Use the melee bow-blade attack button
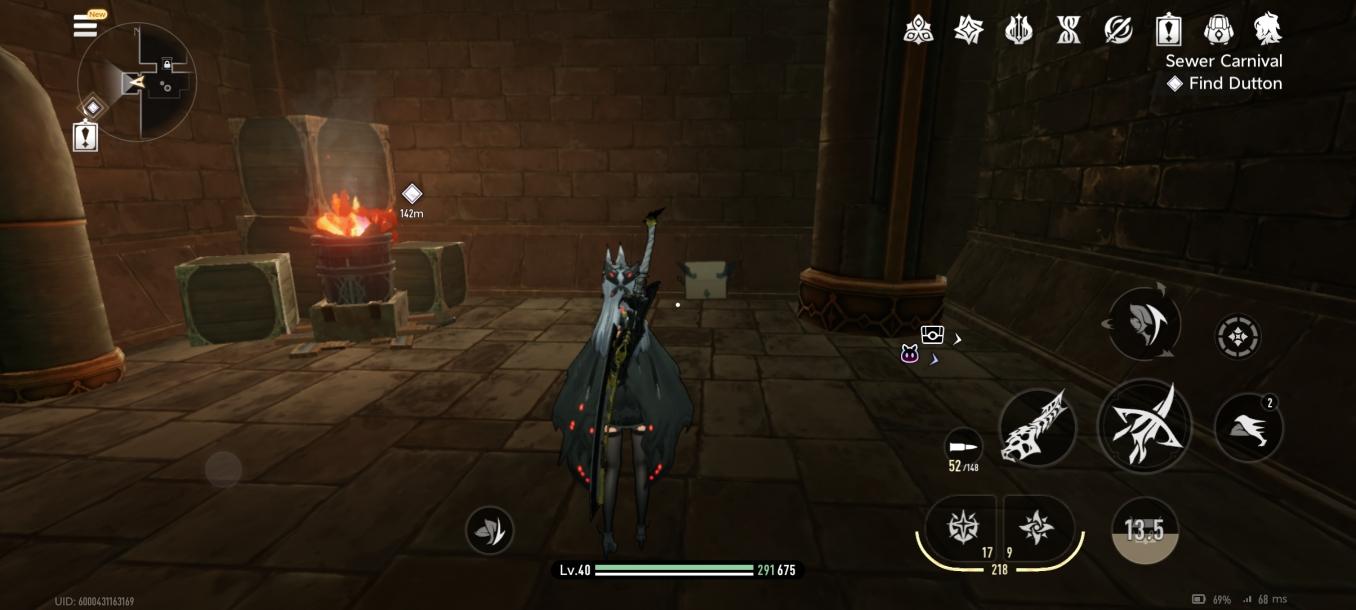1356x610 pixels. (1144, 426)
